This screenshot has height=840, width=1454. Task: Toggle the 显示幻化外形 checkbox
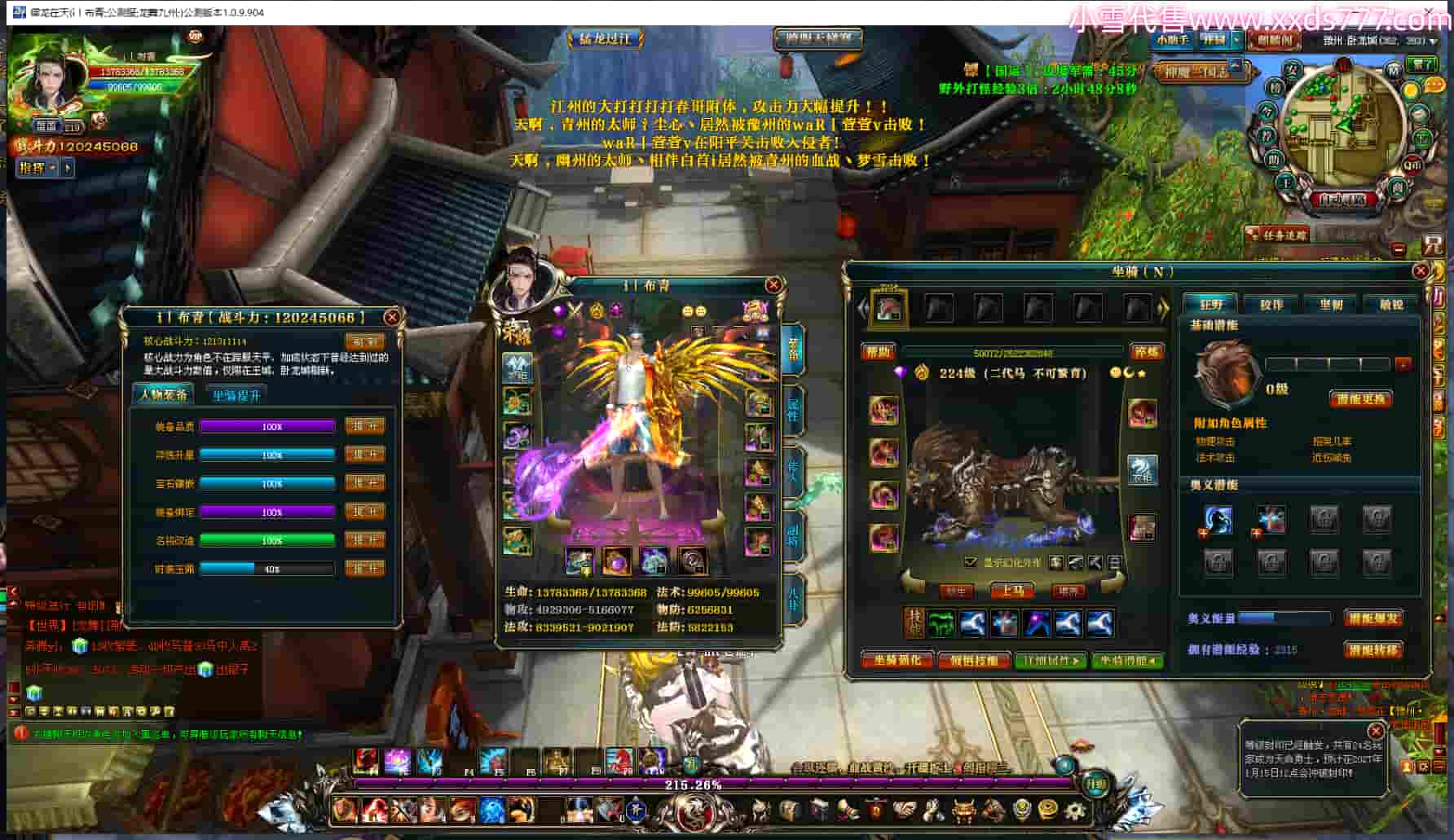click(x=970, y=562)
